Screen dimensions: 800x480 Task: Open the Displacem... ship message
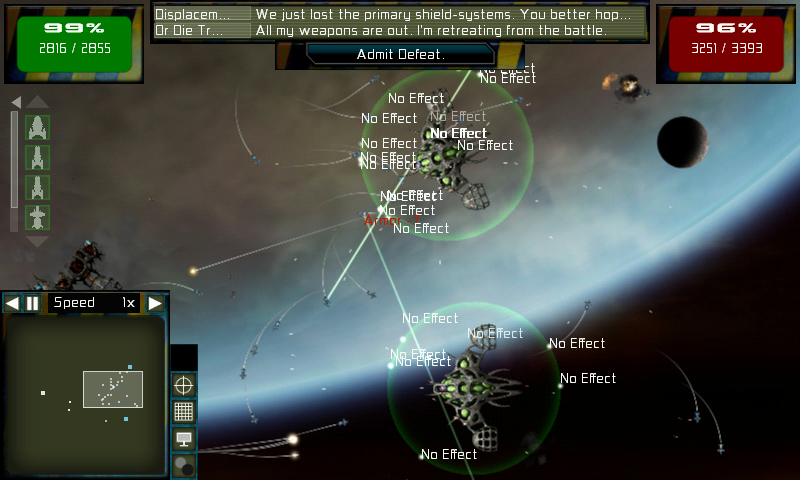[x=202, y=15]
